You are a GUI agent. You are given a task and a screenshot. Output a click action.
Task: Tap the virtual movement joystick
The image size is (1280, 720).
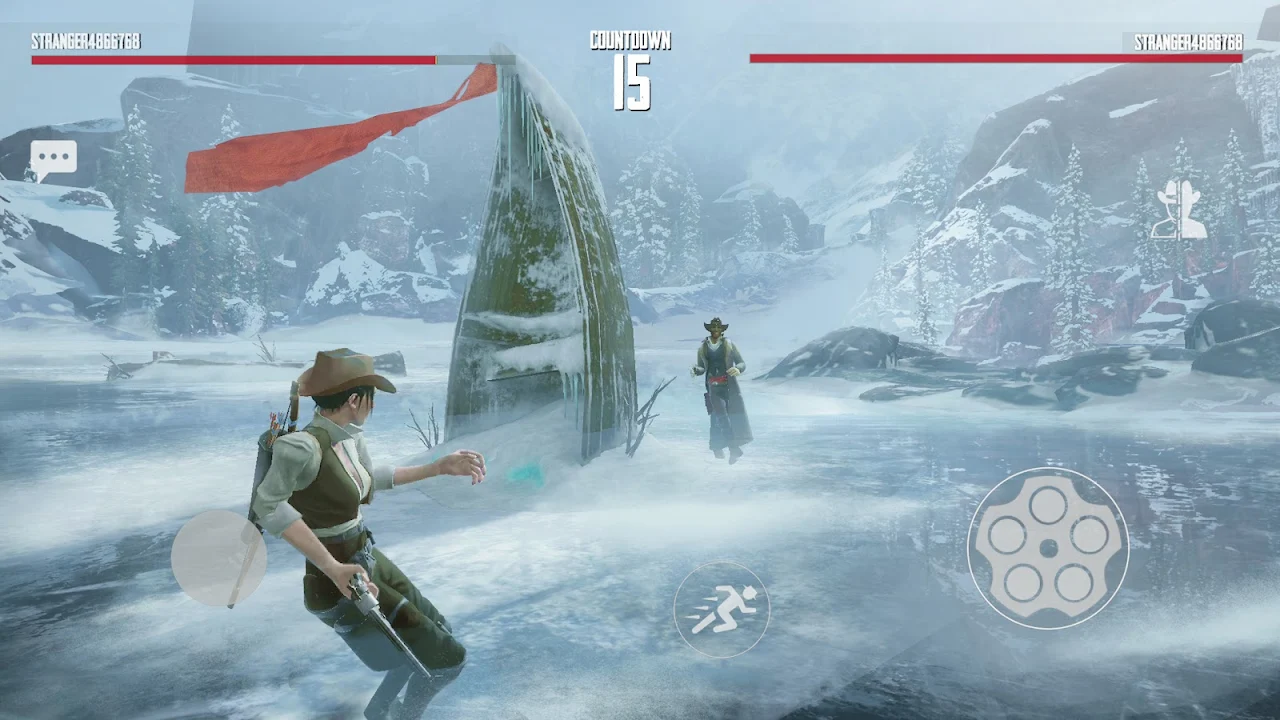tap(219, 558)
